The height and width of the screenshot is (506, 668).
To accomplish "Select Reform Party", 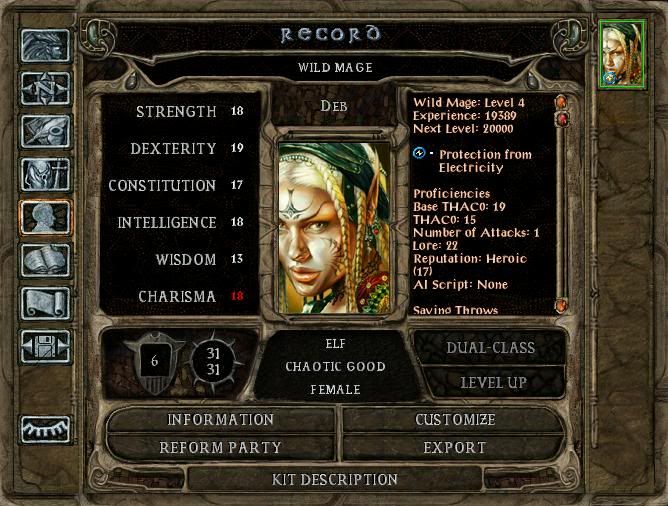I will click(x=220, y=447).
